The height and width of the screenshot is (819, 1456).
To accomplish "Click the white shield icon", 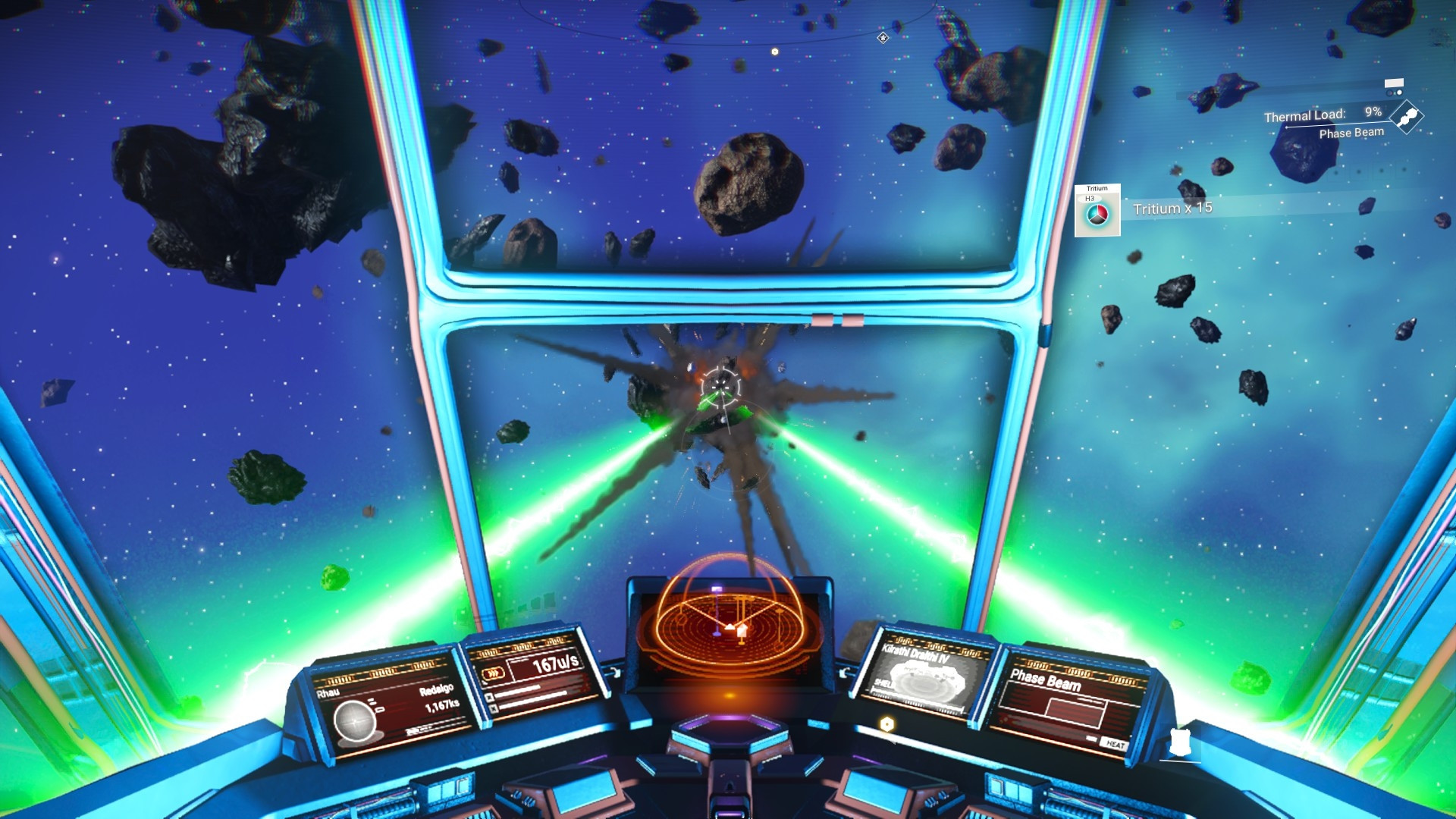I will (1179, 742).
